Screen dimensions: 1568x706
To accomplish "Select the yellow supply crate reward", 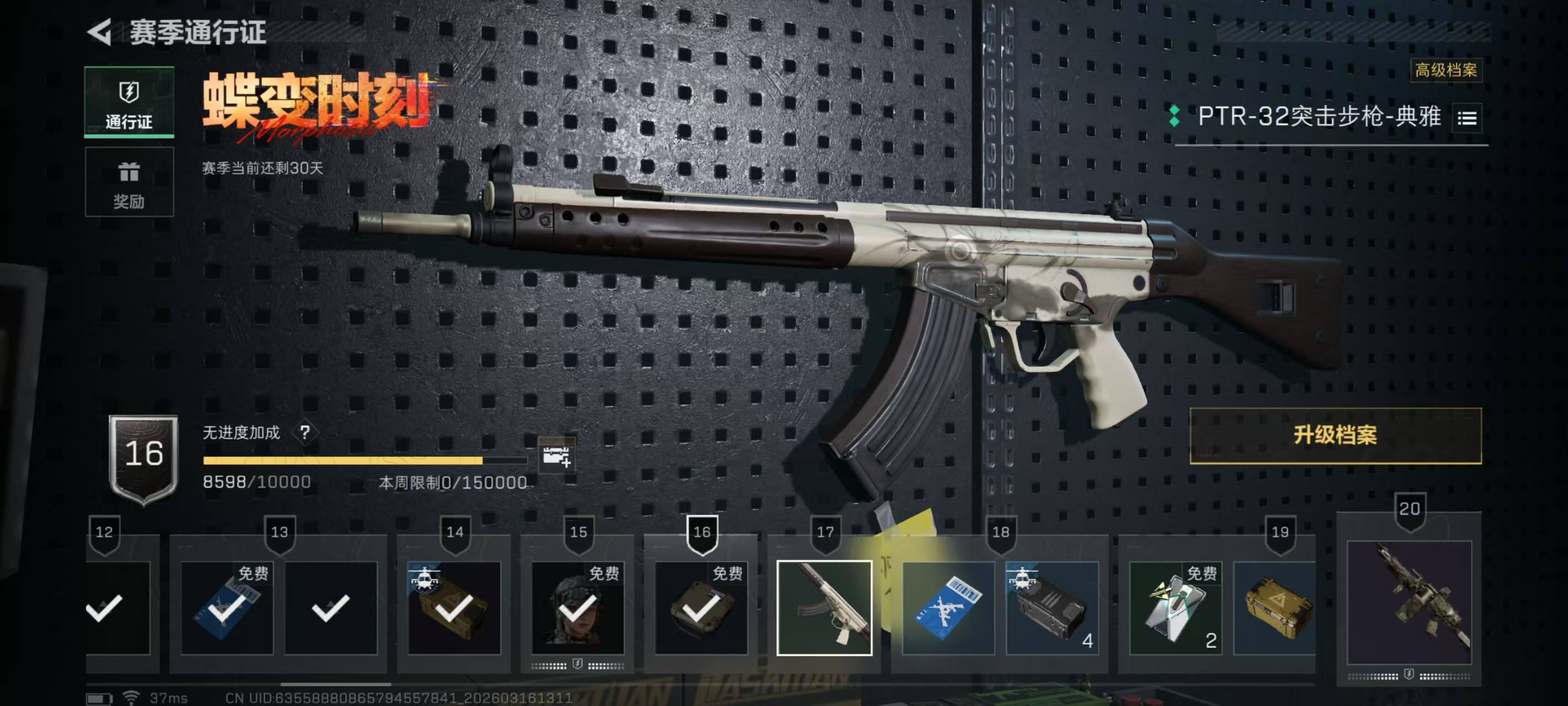I will 1275,607.
